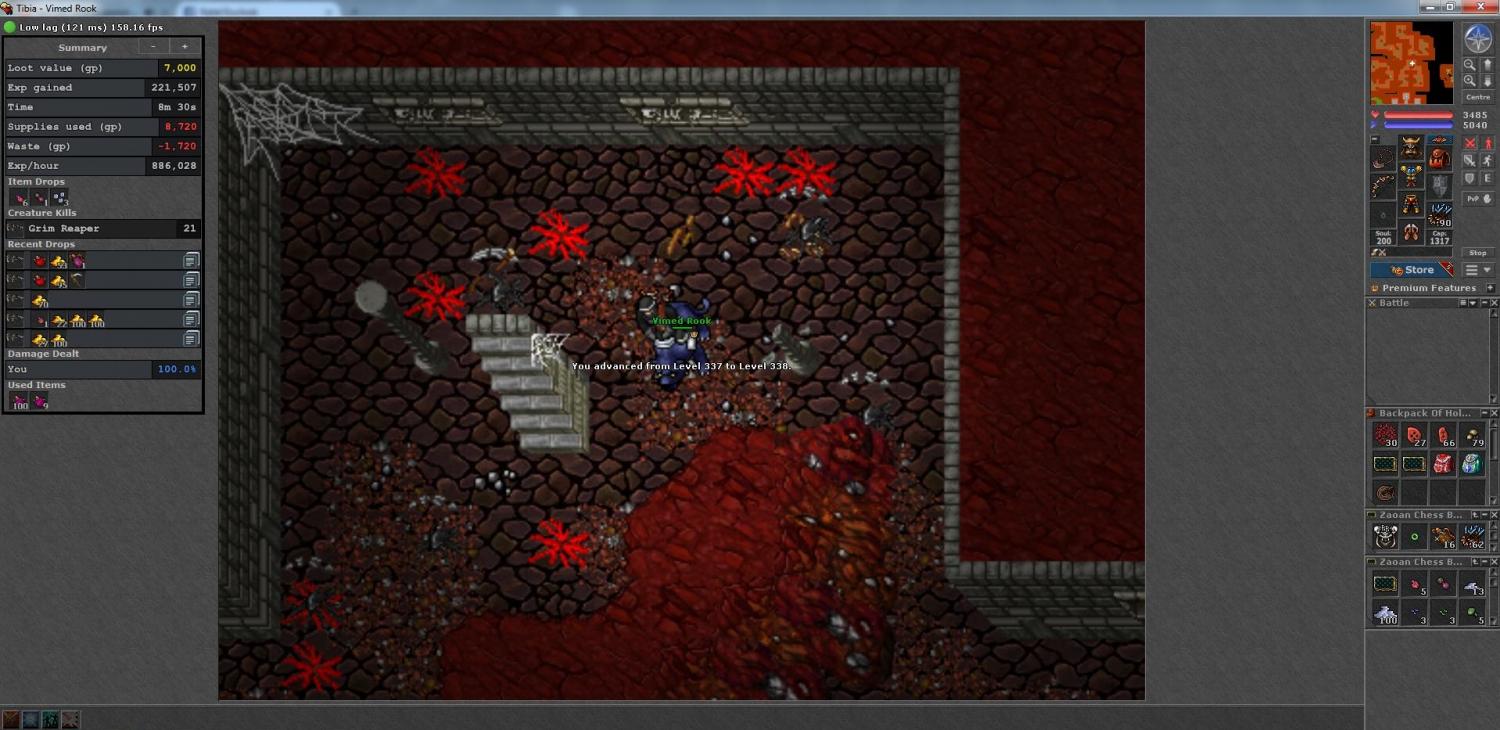
Task: Select the 100 cloud-like item stack
Action: tap(1385, 614)
